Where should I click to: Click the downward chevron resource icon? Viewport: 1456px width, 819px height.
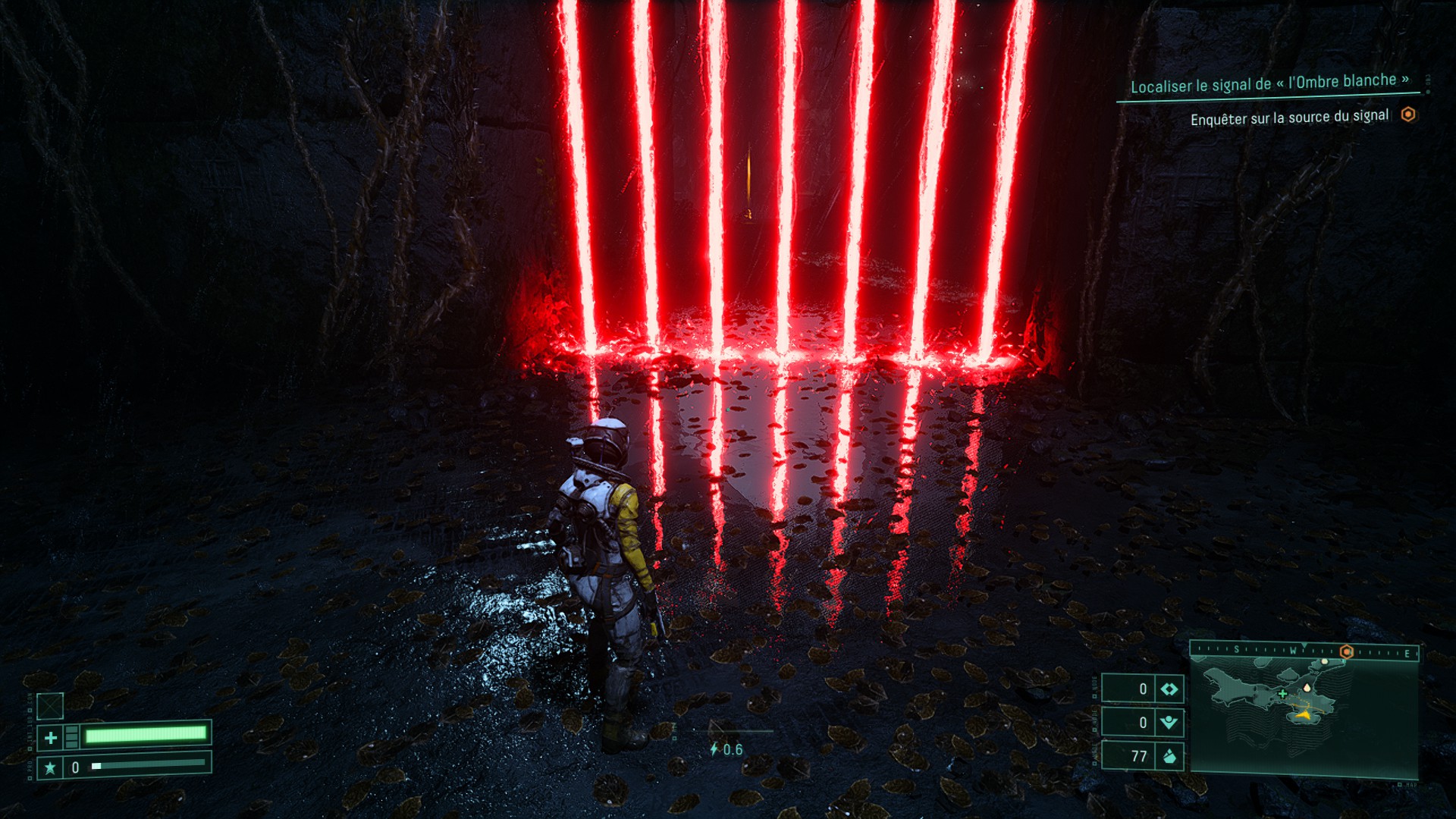(x=1169, y=722)
